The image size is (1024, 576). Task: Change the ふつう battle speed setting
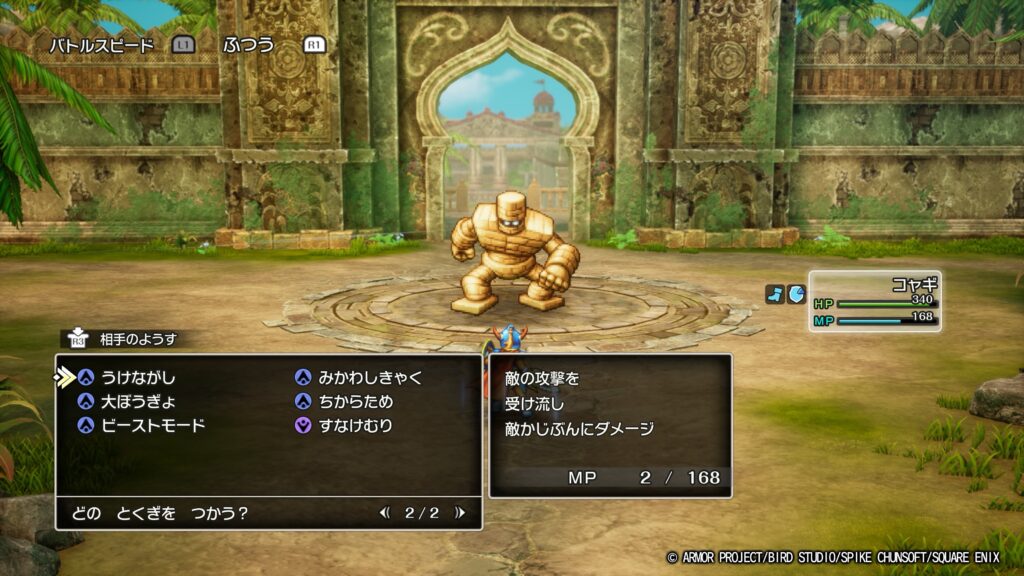[x=248, y=45]
